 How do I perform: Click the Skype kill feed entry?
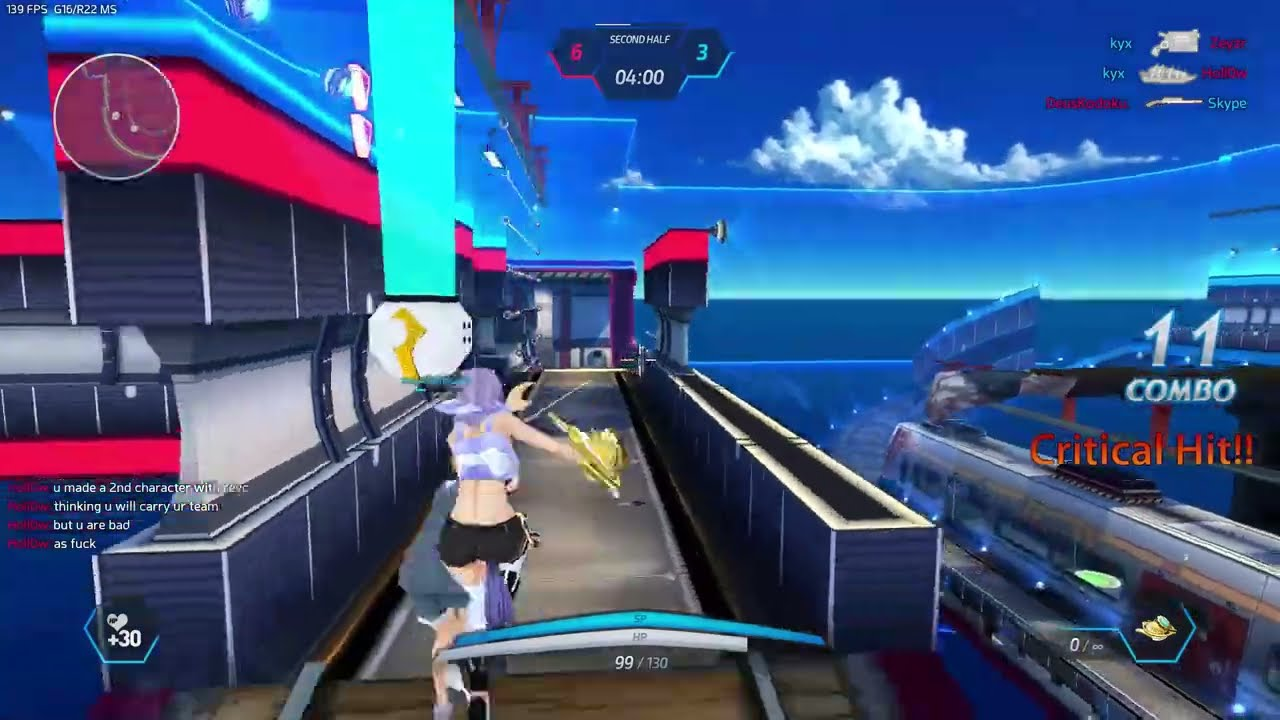click(1226, 103)
